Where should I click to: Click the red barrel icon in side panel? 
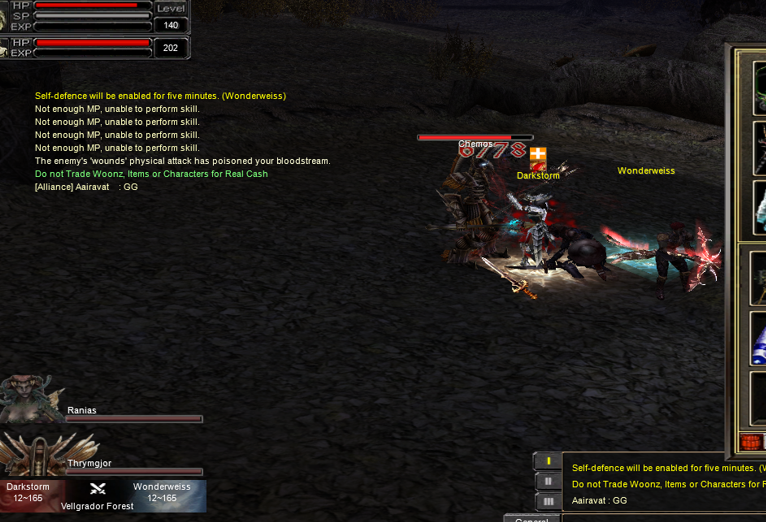(751, 442)
